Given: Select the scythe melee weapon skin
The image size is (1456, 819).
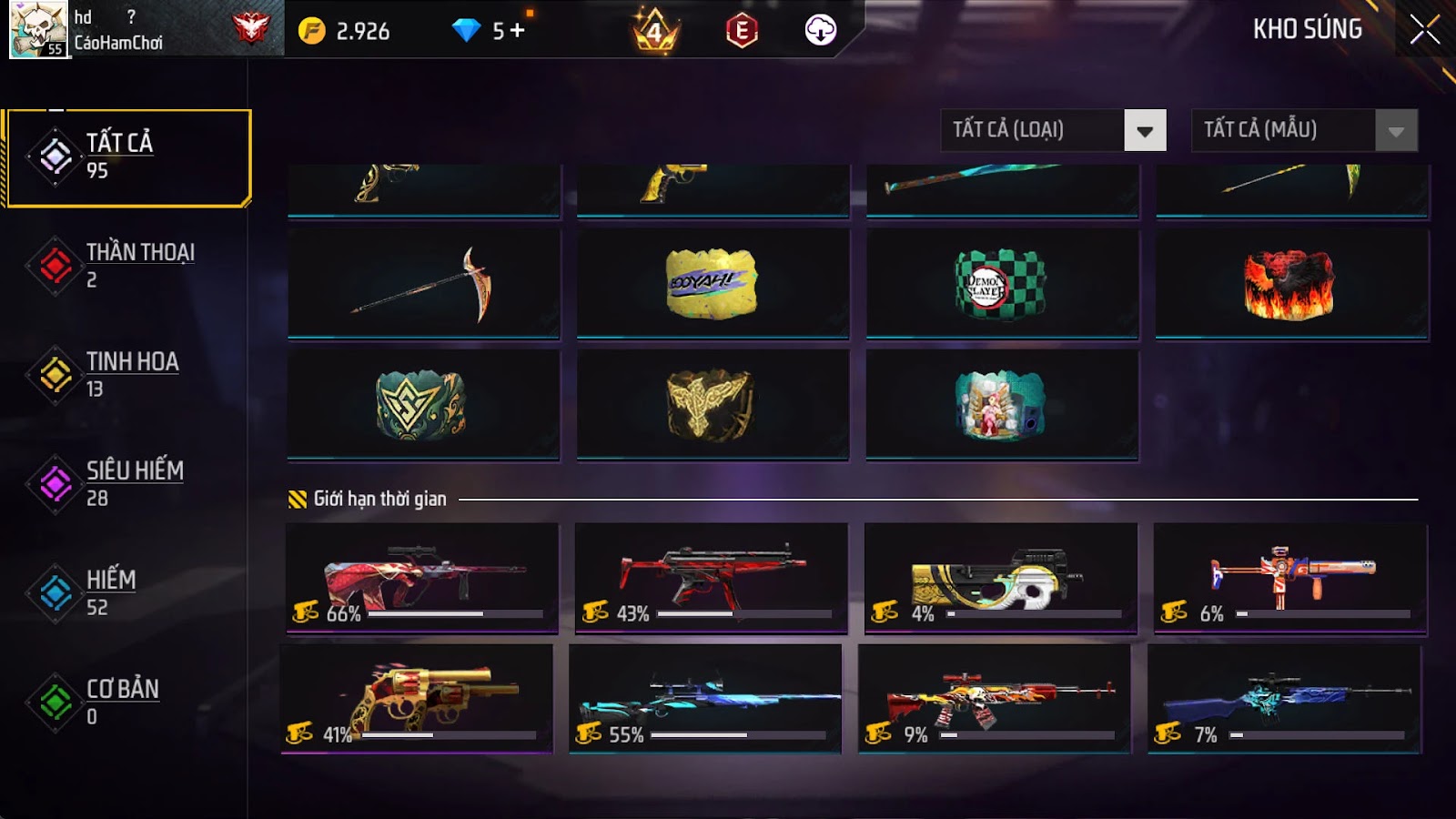Looking at the screenshot, I should coord(424,284).
